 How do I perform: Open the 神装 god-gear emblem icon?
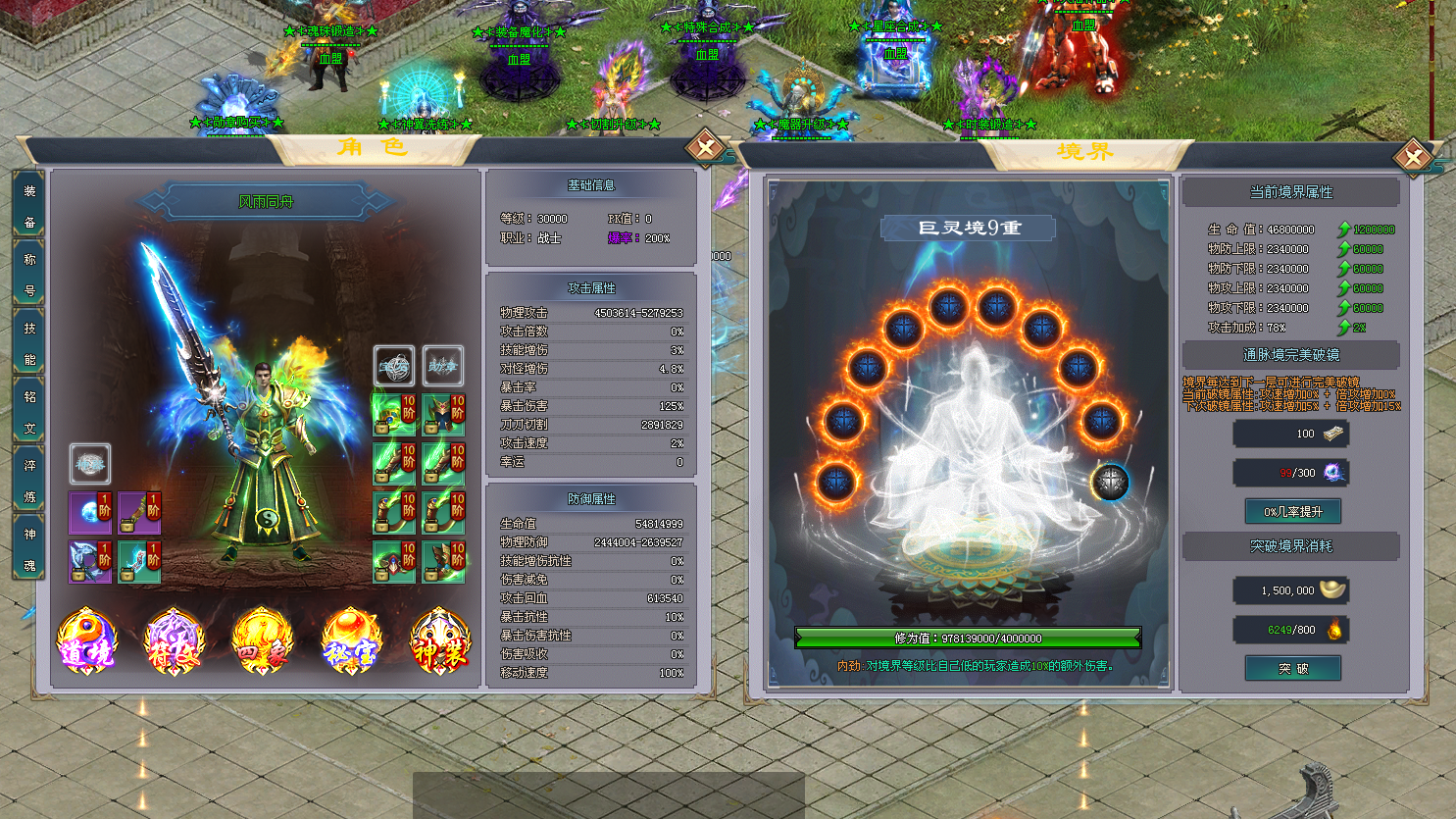click(439, 641)
